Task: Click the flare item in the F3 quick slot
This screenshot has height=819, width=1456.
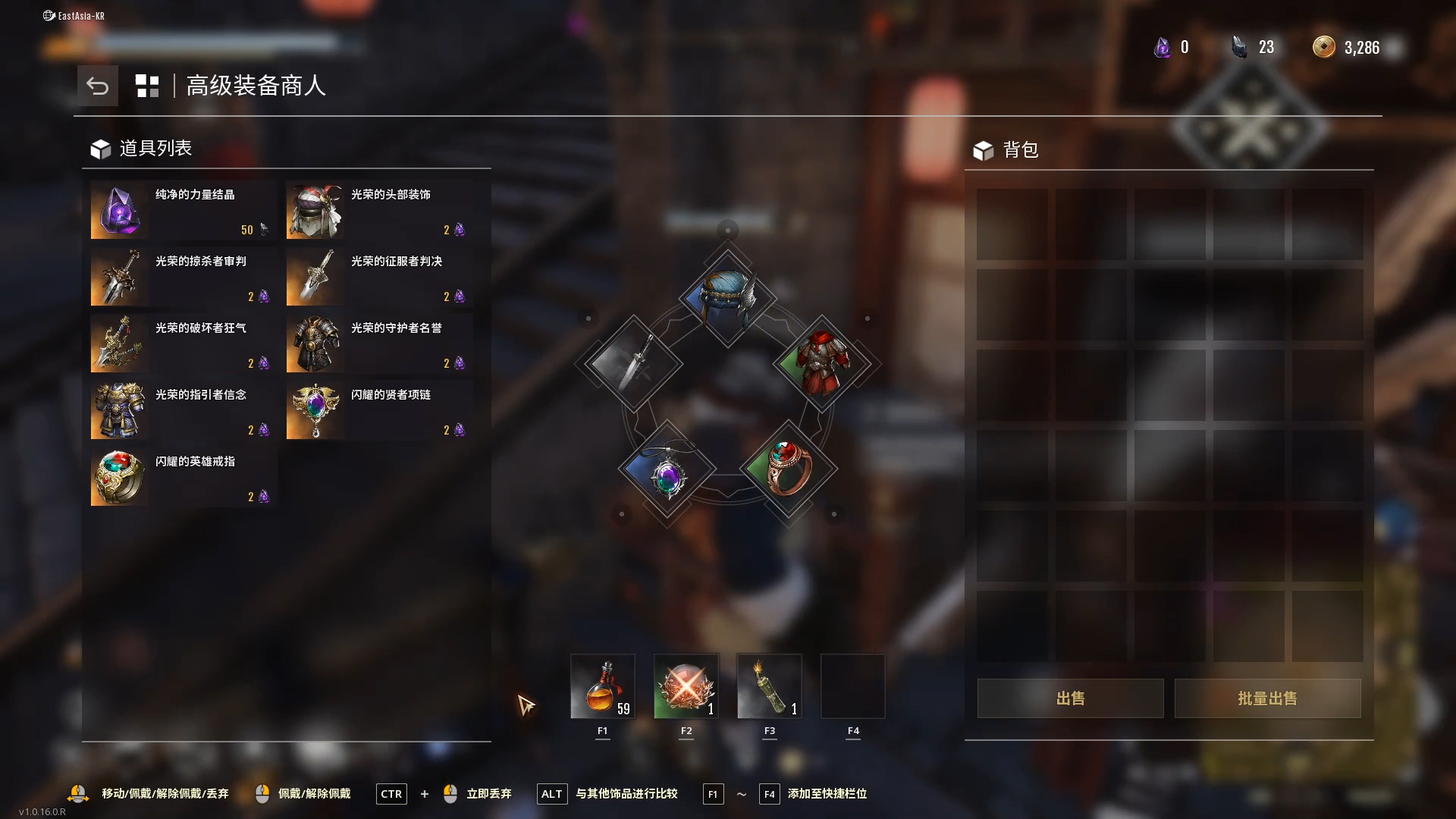Action: 769,686
